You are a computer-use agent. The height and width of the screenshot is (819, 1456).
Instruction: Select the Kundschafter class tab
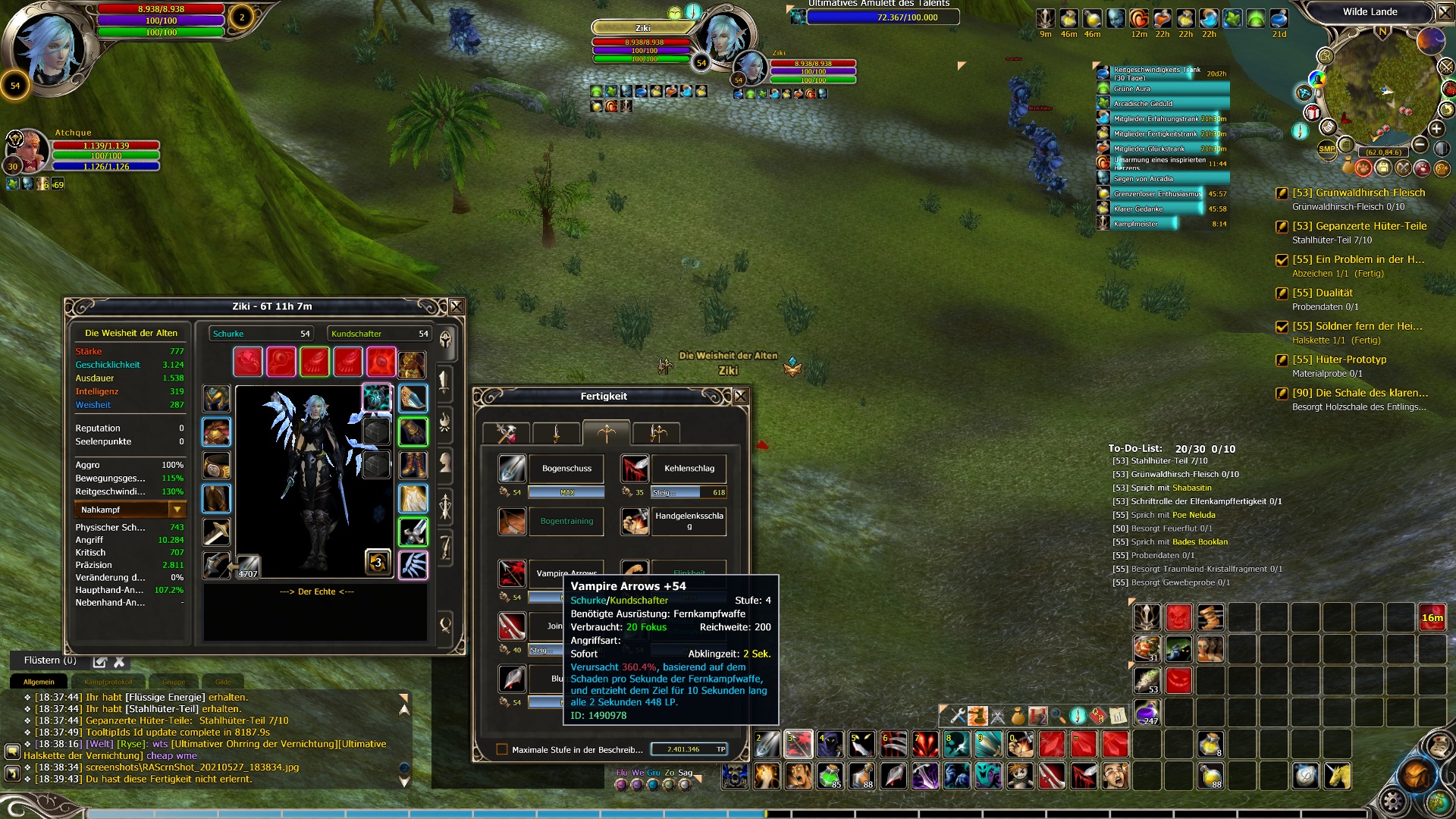tap(378, 334)
